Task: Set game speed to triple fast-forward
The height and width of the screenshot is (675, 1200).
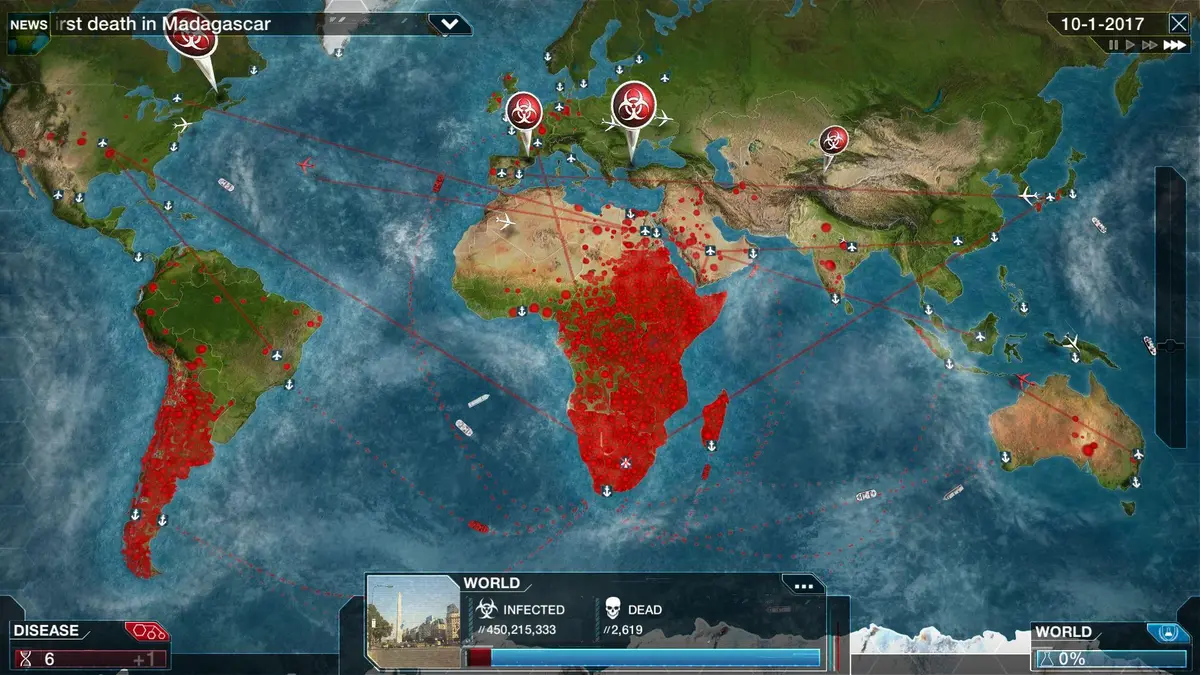Action: point(1174,45)
